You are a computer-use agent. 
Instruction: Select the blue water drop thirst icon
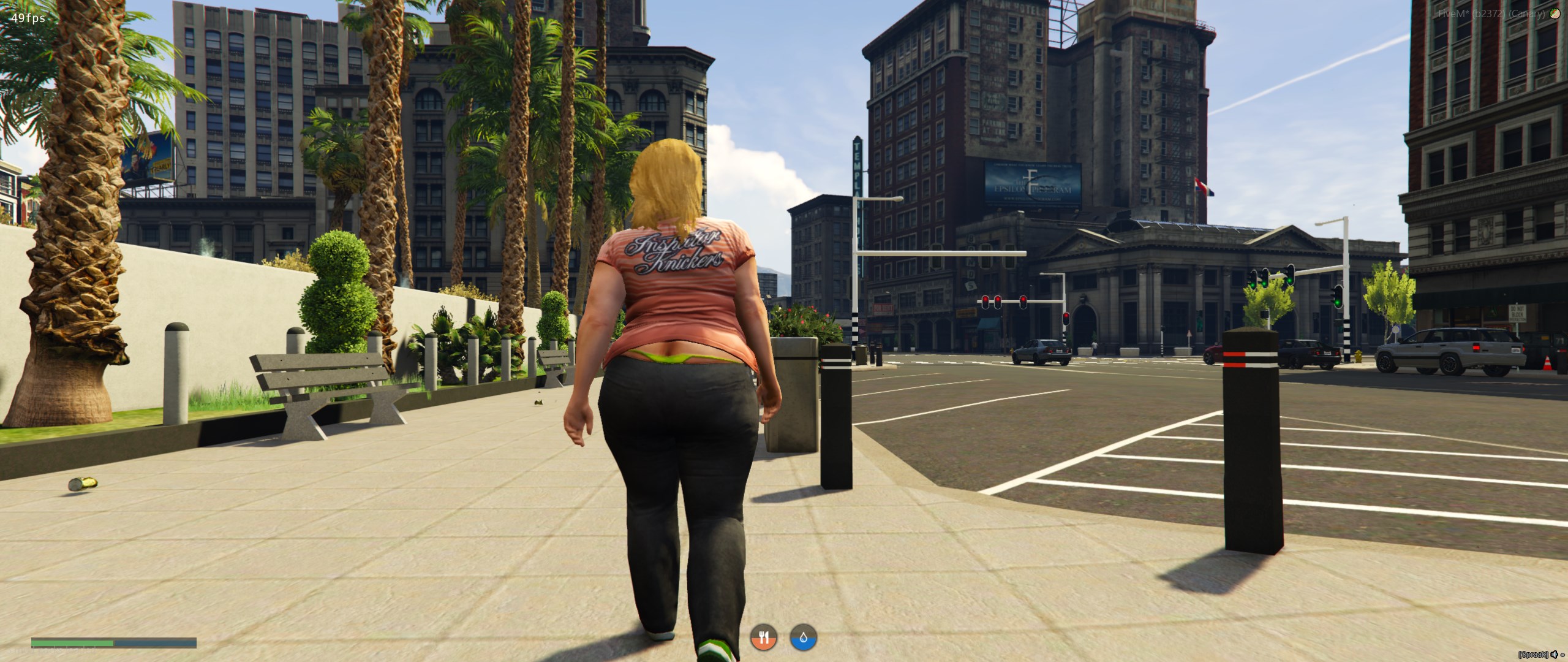(804, 638)
